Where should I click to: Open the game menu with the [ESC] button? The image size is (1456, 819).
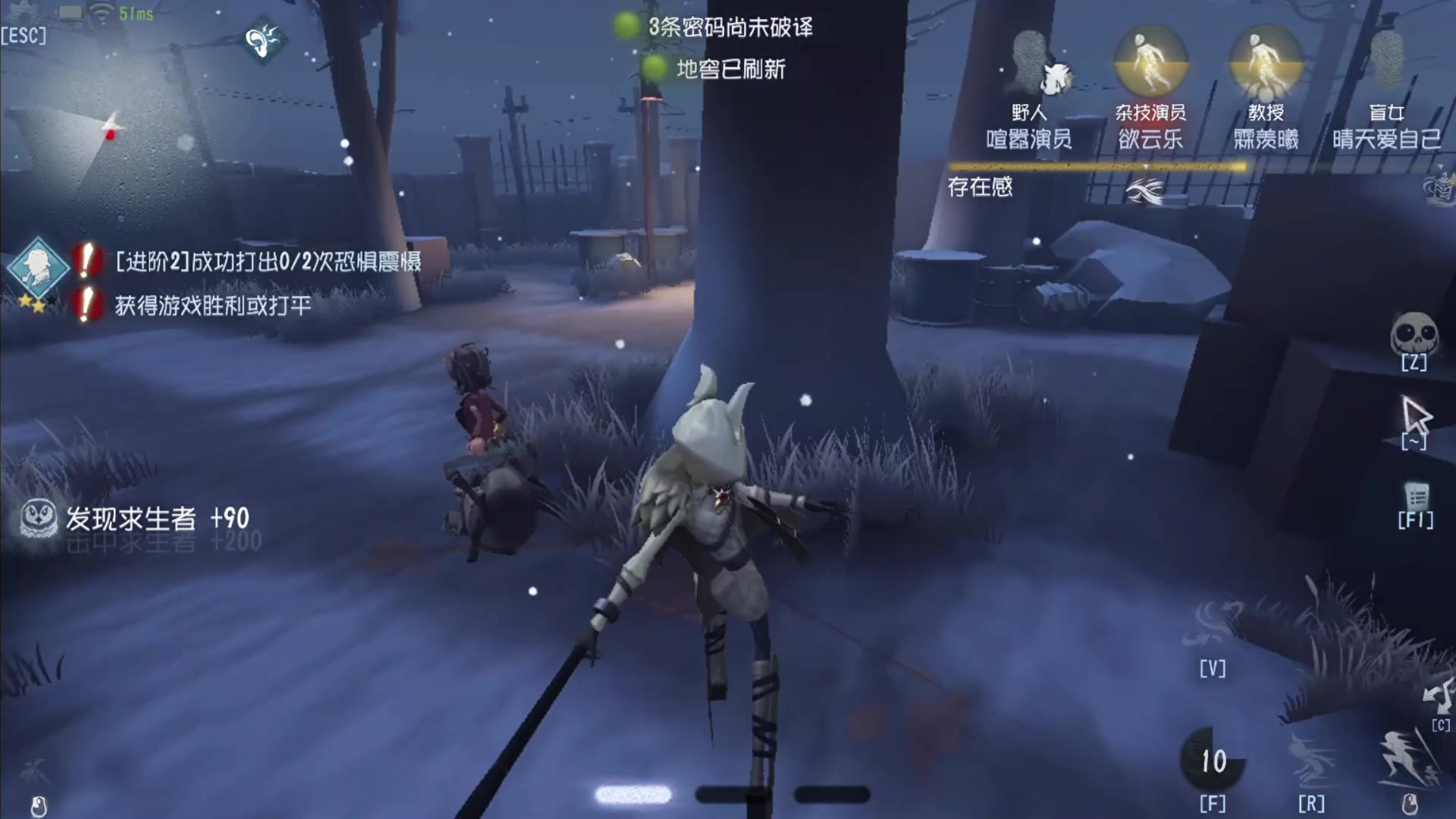25,34
